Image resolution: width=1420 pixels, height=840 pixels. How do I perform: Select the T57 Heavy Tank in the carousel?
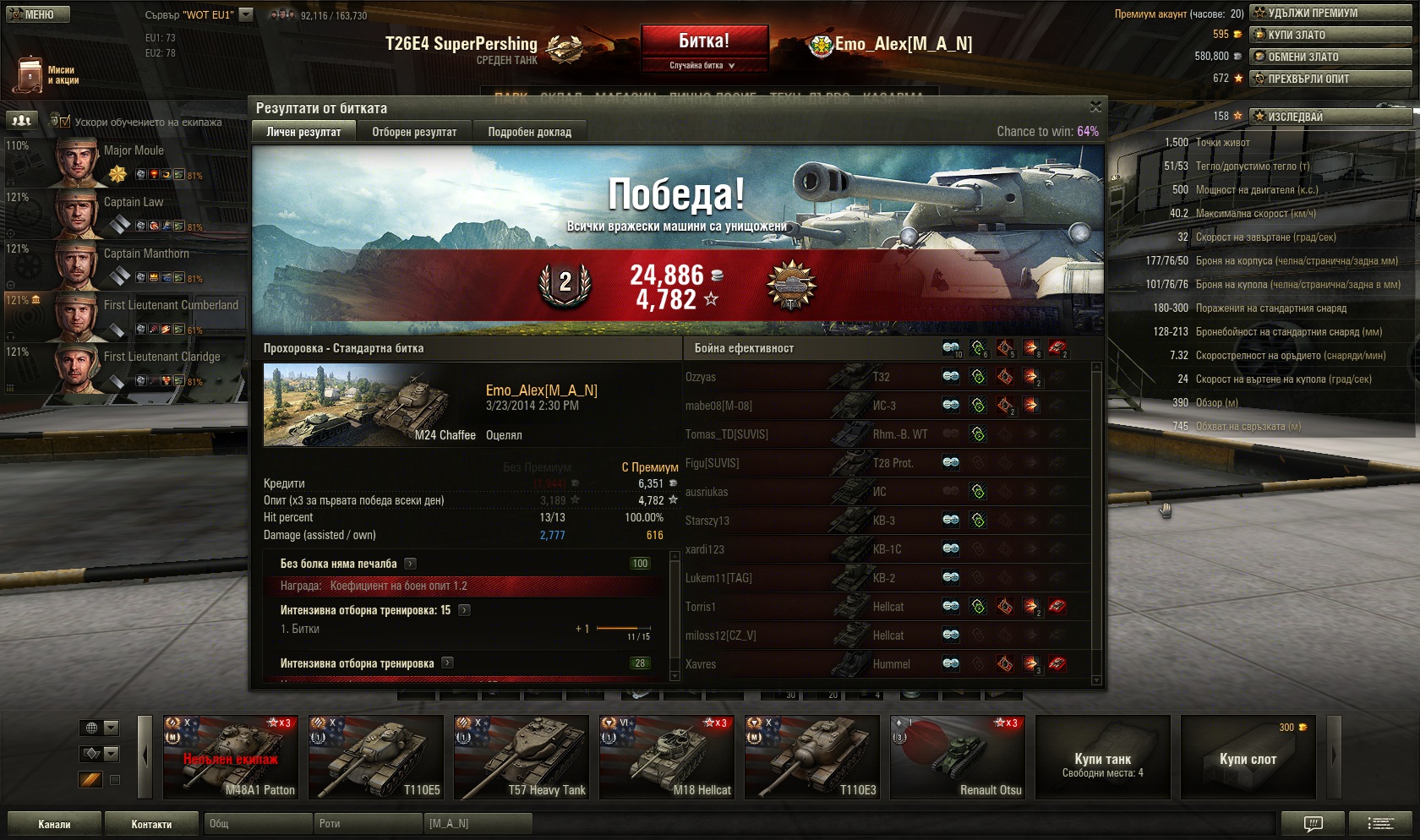(522, 757)
